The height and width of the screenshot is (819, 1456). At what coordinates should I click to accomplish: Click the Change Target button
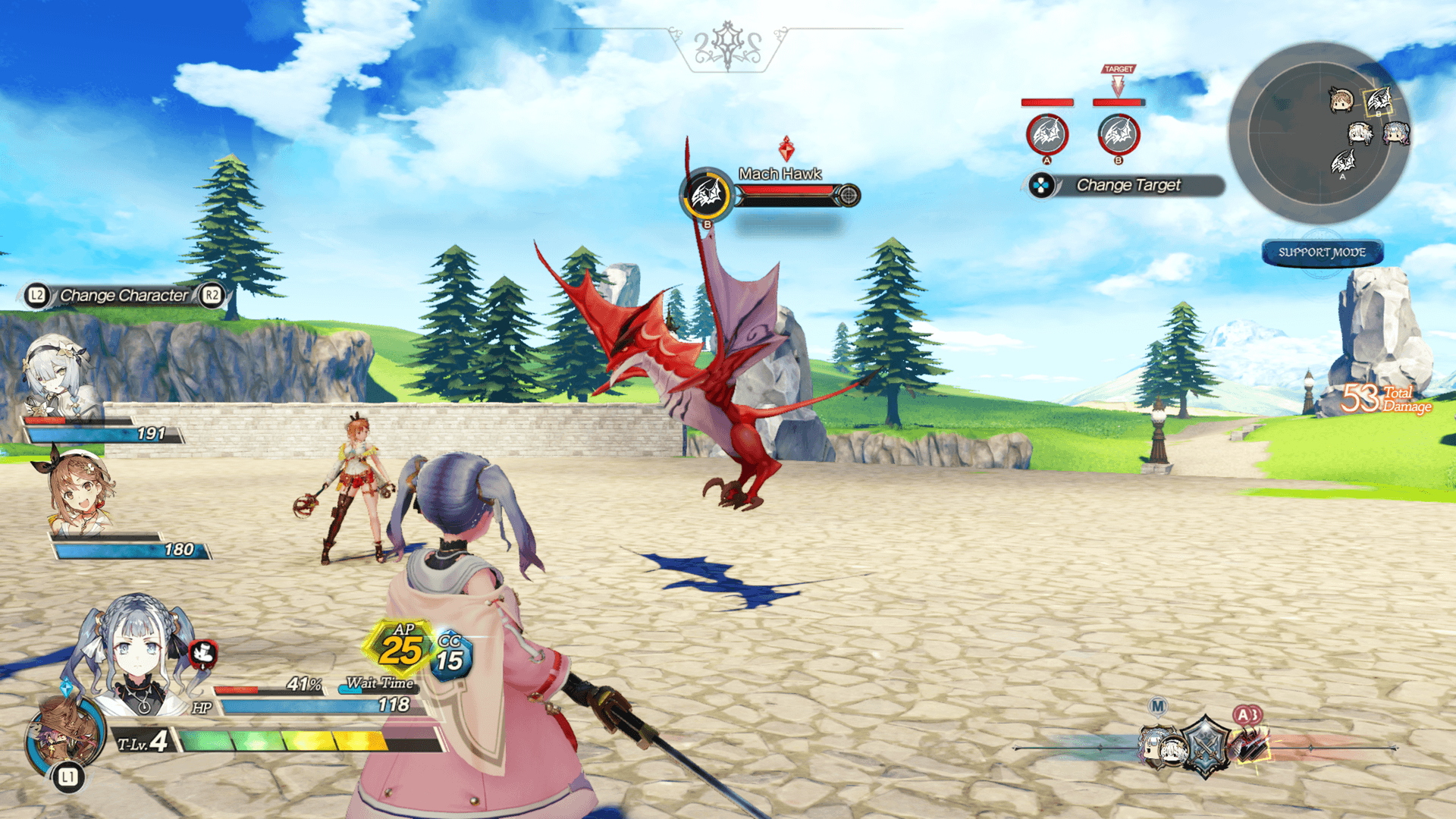click(1127, 185)
